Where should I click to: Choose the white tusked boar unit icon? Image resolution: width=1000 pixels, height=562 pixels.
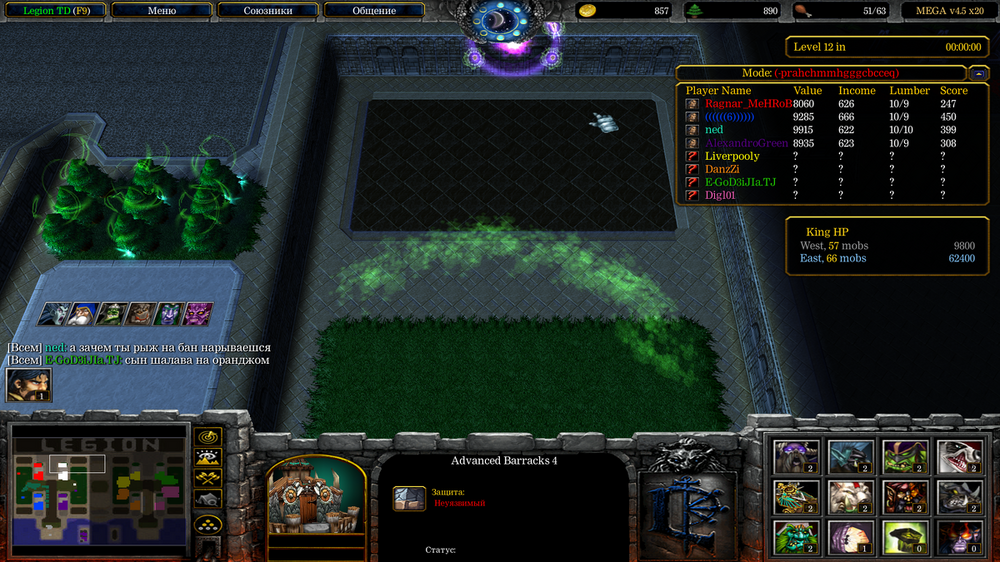[x=850, y=496]
